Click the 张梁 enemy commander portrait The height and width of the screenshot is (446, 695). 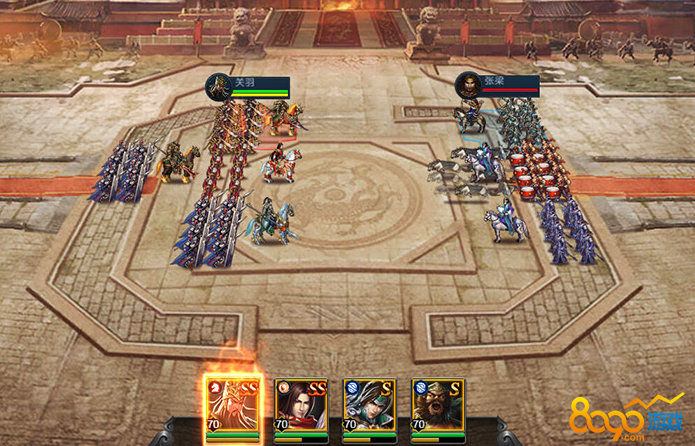[x=468, y=86]
